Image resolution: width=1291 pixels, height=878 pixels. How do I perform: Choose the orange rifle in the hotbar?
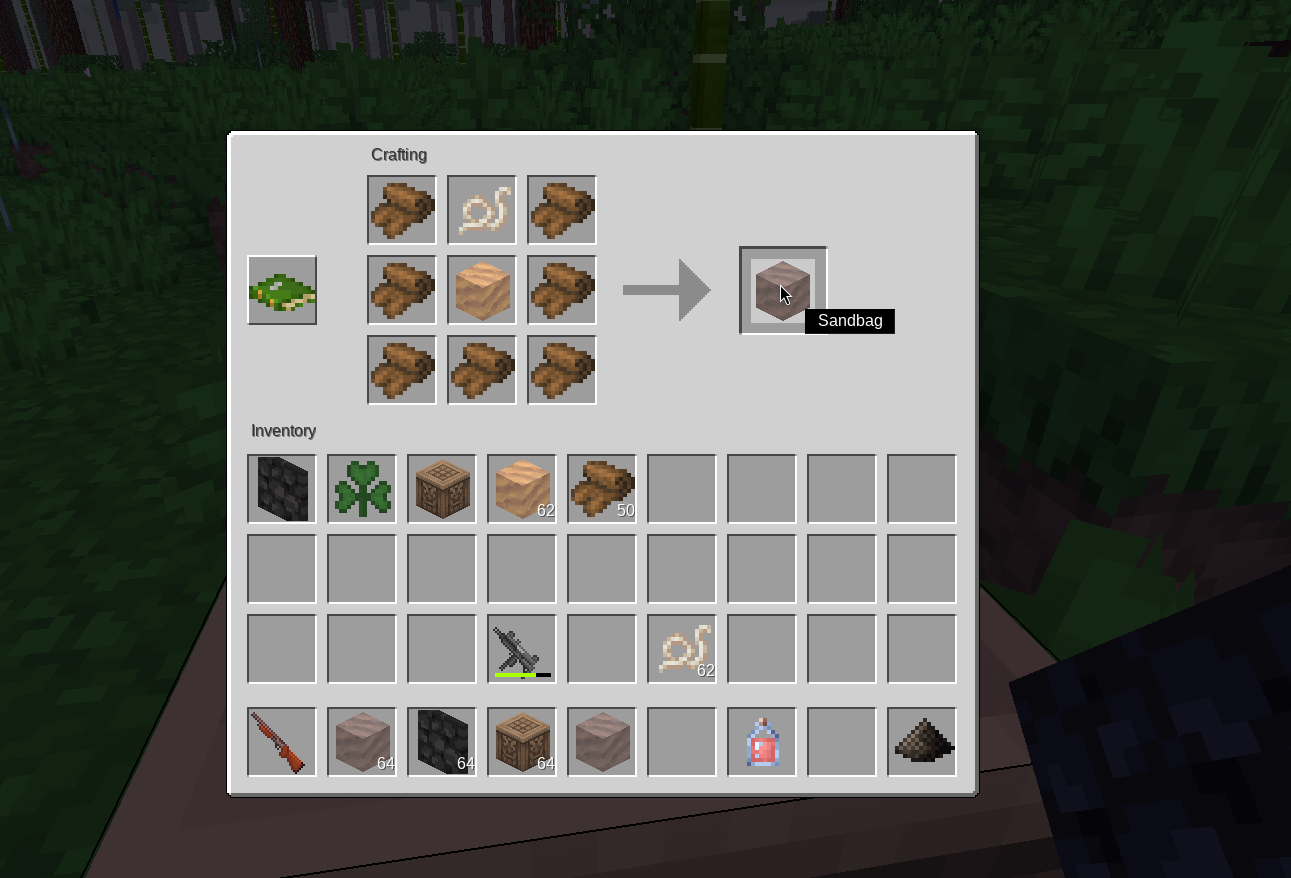coord(282,742)
